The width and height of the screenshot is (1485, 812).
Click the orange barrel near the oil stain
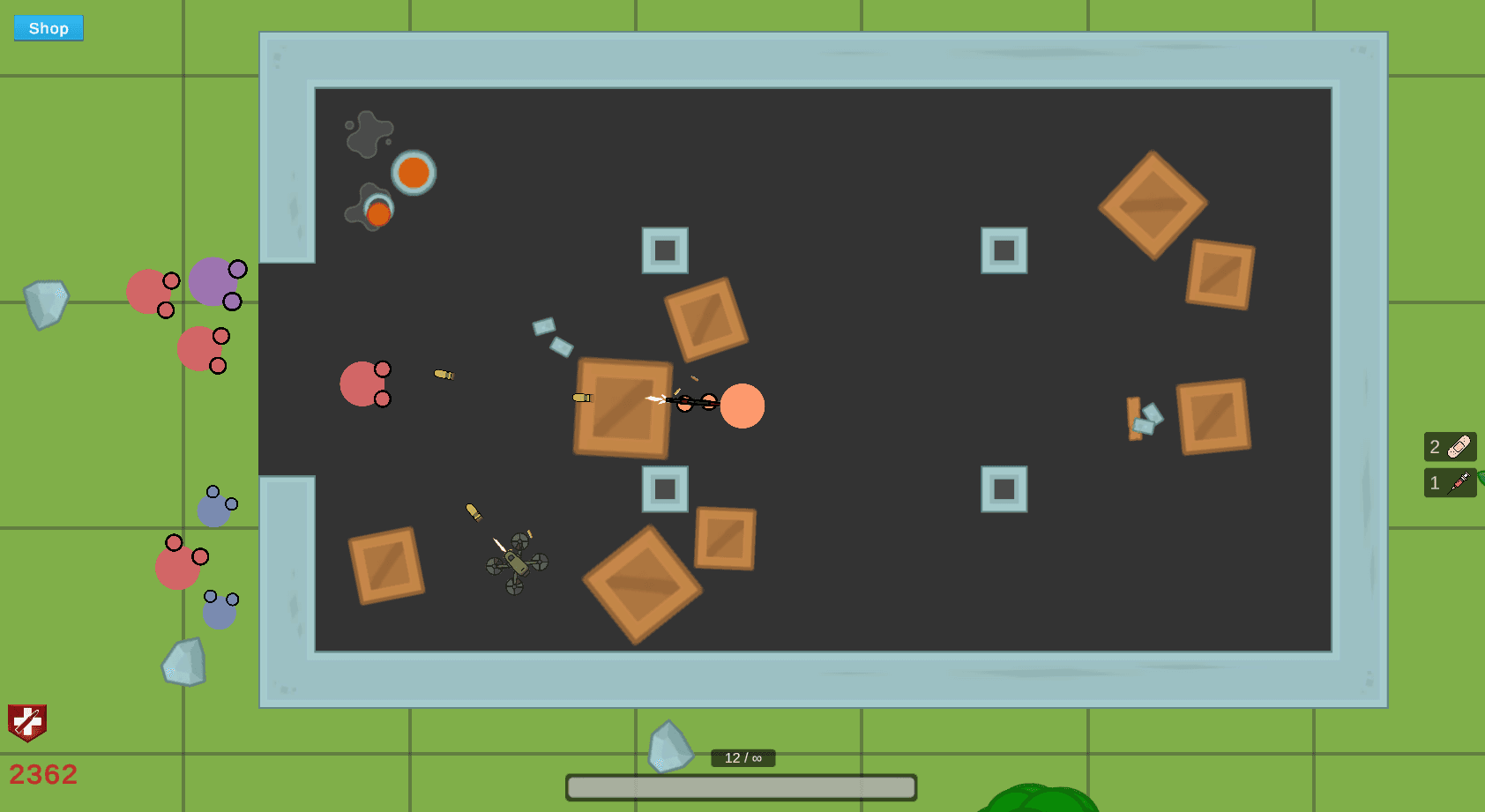pos(411,173)
